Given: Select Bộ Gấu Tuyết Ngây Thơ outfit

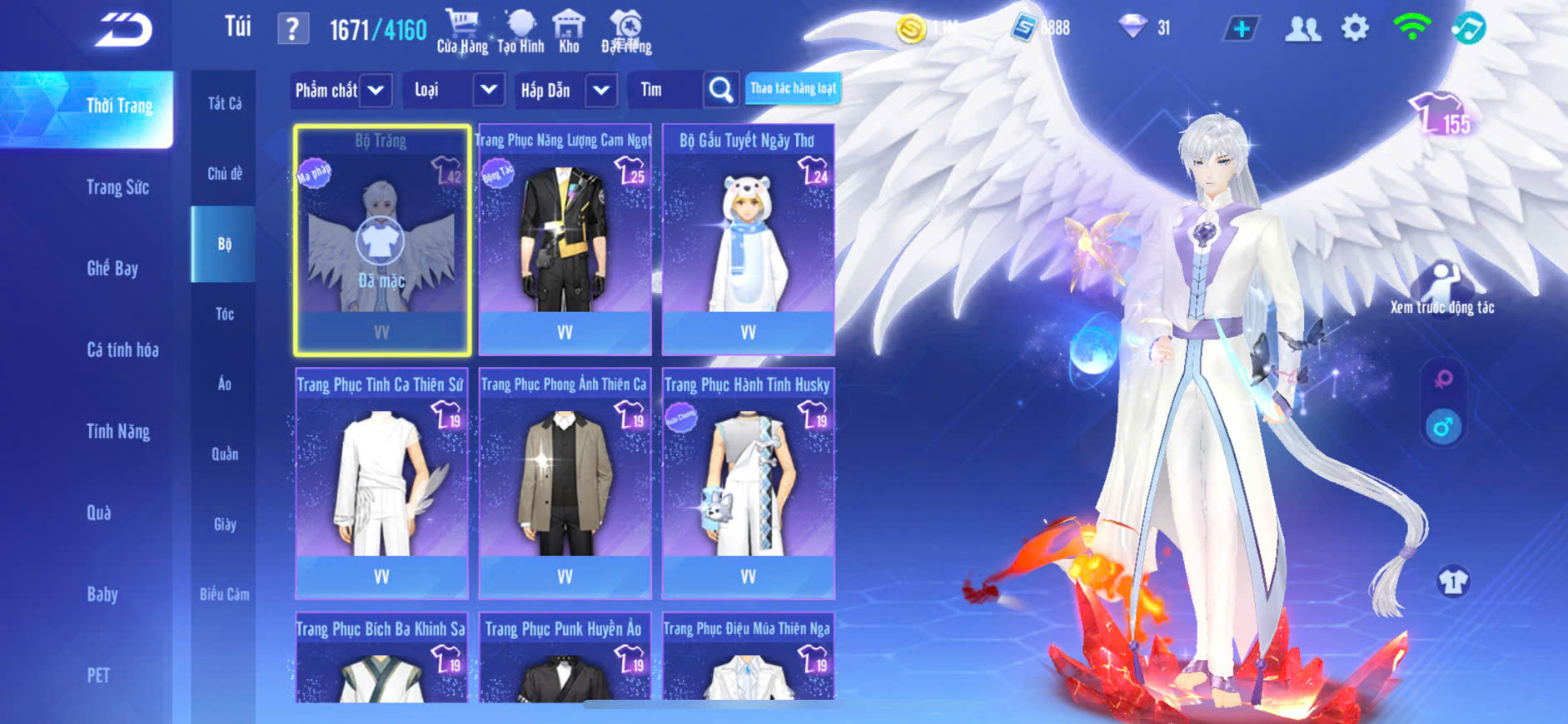Looking at the screenshot, I should tap(748, 240).
